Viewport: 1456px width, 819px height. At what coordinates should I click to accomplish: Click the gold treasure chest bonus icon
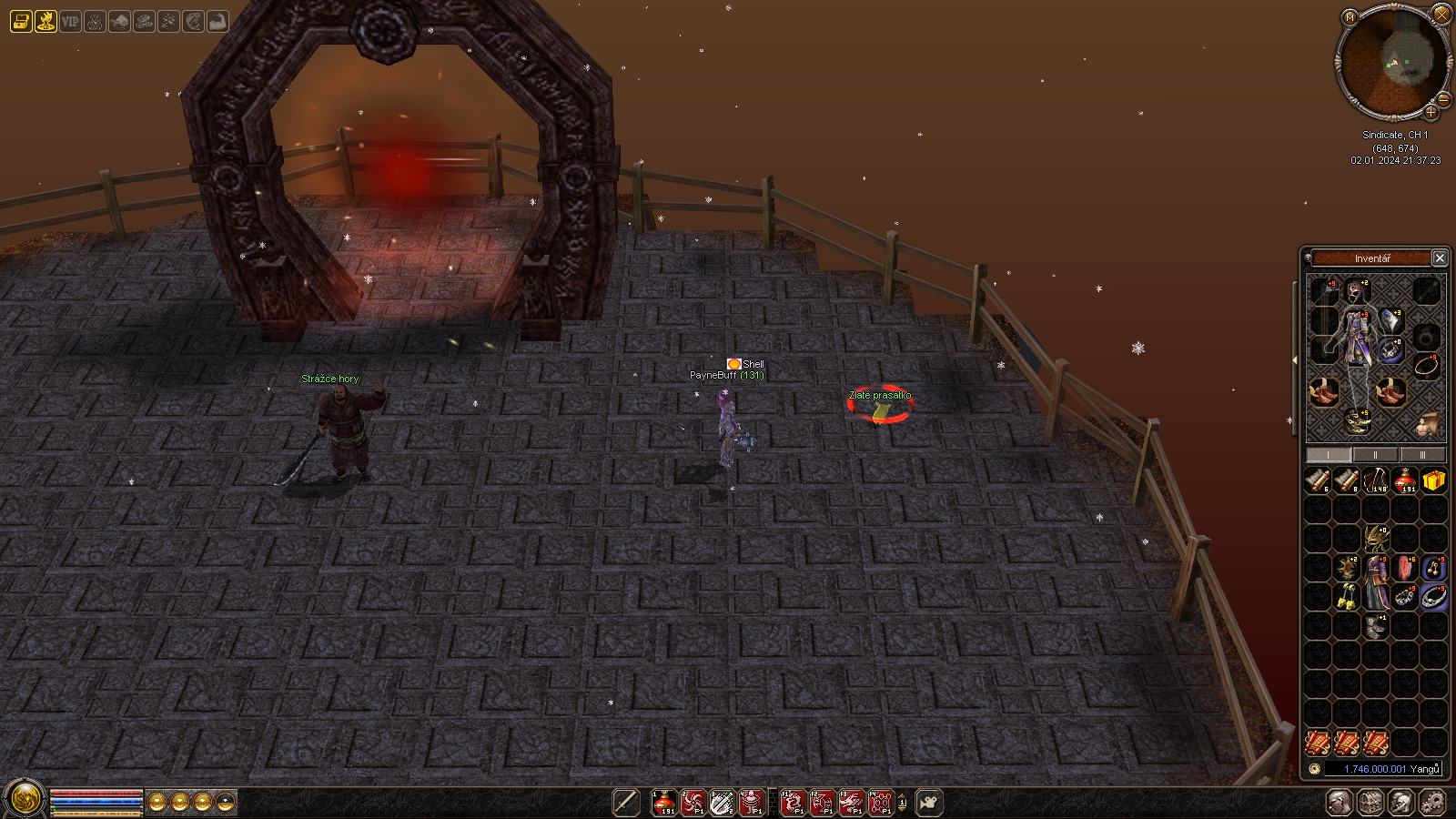21,21
